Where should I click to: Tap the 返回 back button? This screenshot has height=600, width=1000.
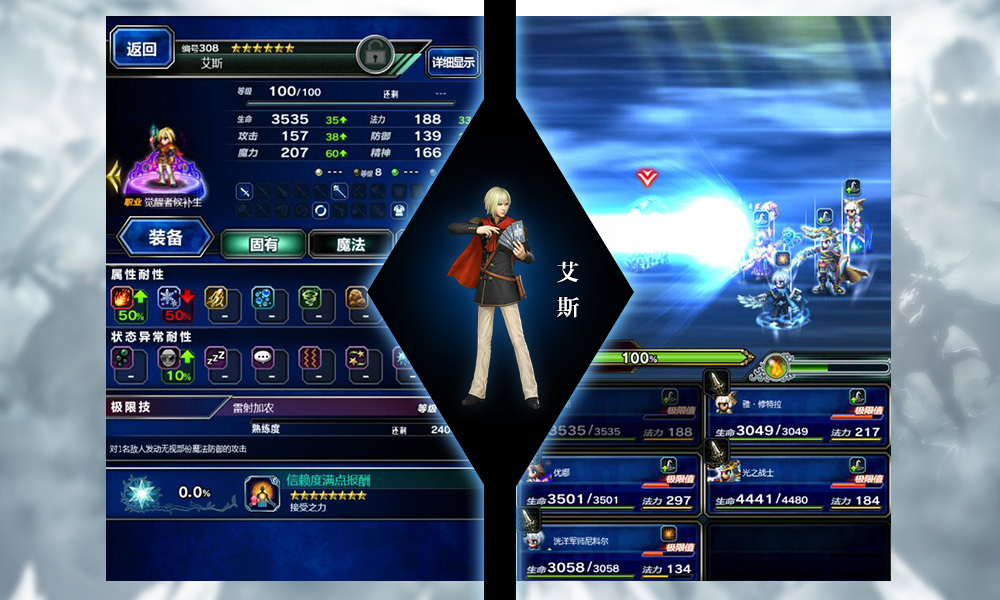tap(141, 49)
